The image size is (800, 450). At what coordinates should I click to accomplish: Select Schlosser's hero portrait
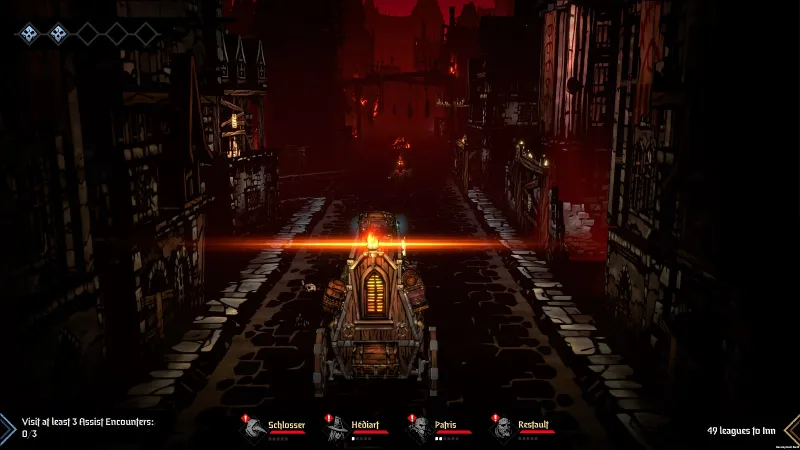254,427
